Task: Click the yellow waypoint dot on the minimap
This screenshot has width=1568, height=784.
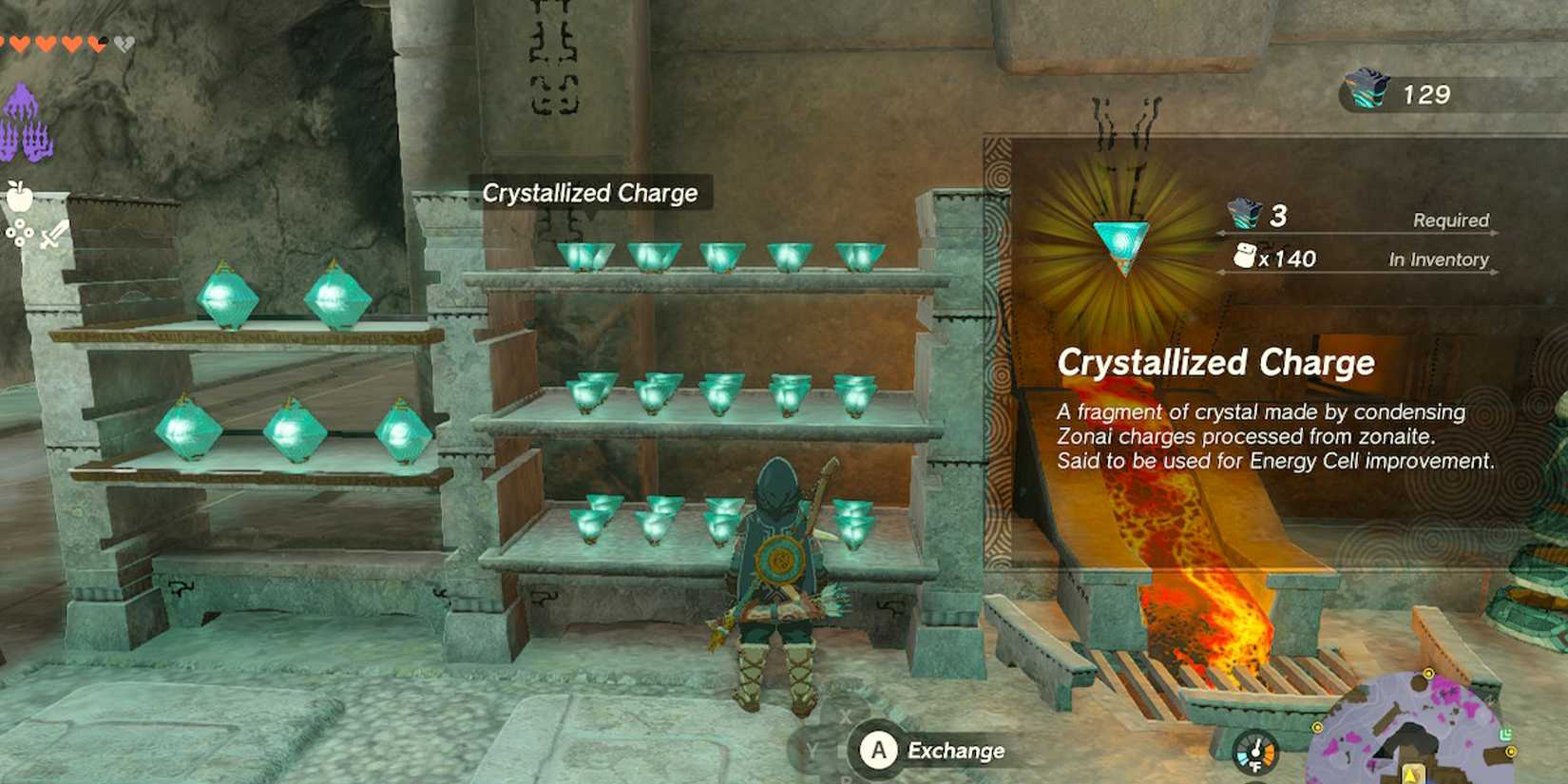Action: pos(1428,674)
